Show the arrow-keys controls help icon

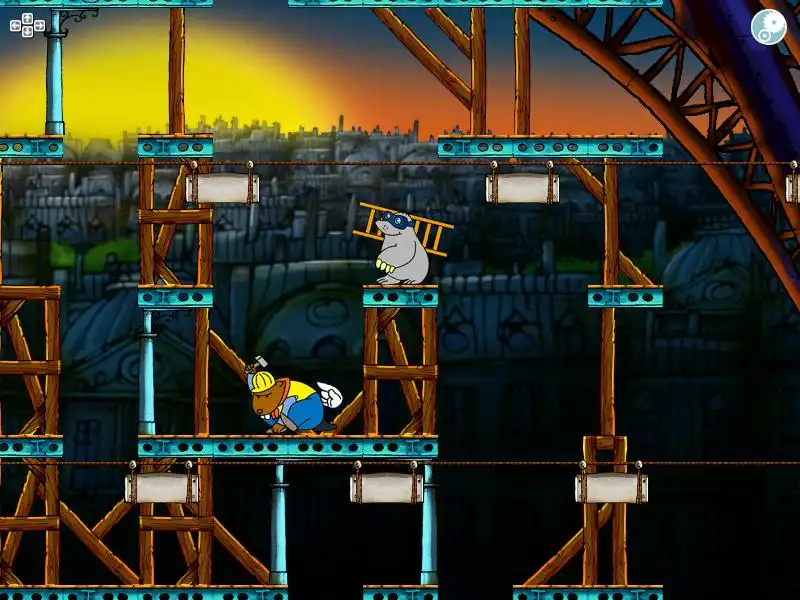(x=27, y=25)
